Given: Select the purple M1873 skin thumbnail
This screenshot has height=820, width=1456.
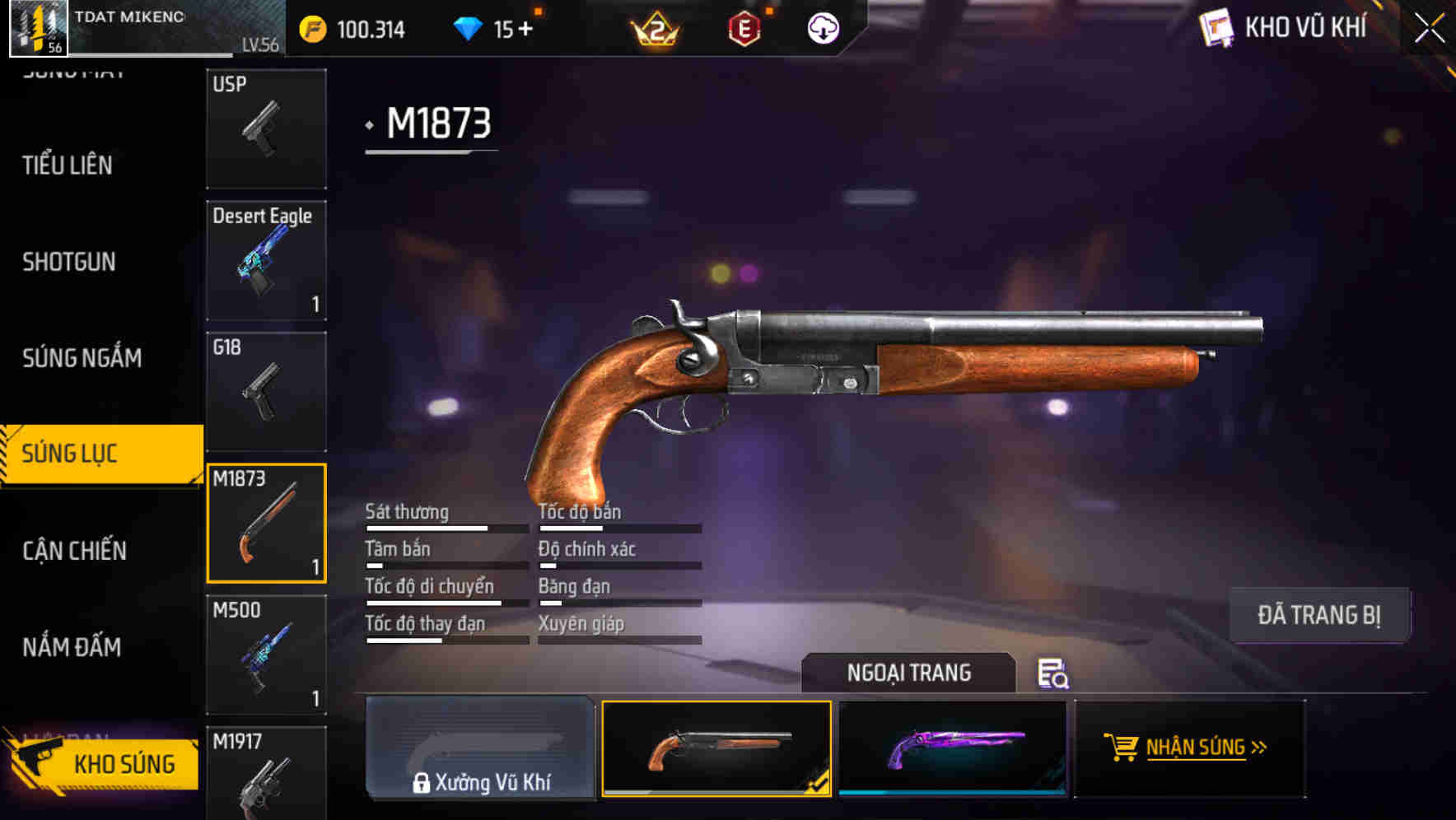Looking at the screenshot, I should [953, 748].
